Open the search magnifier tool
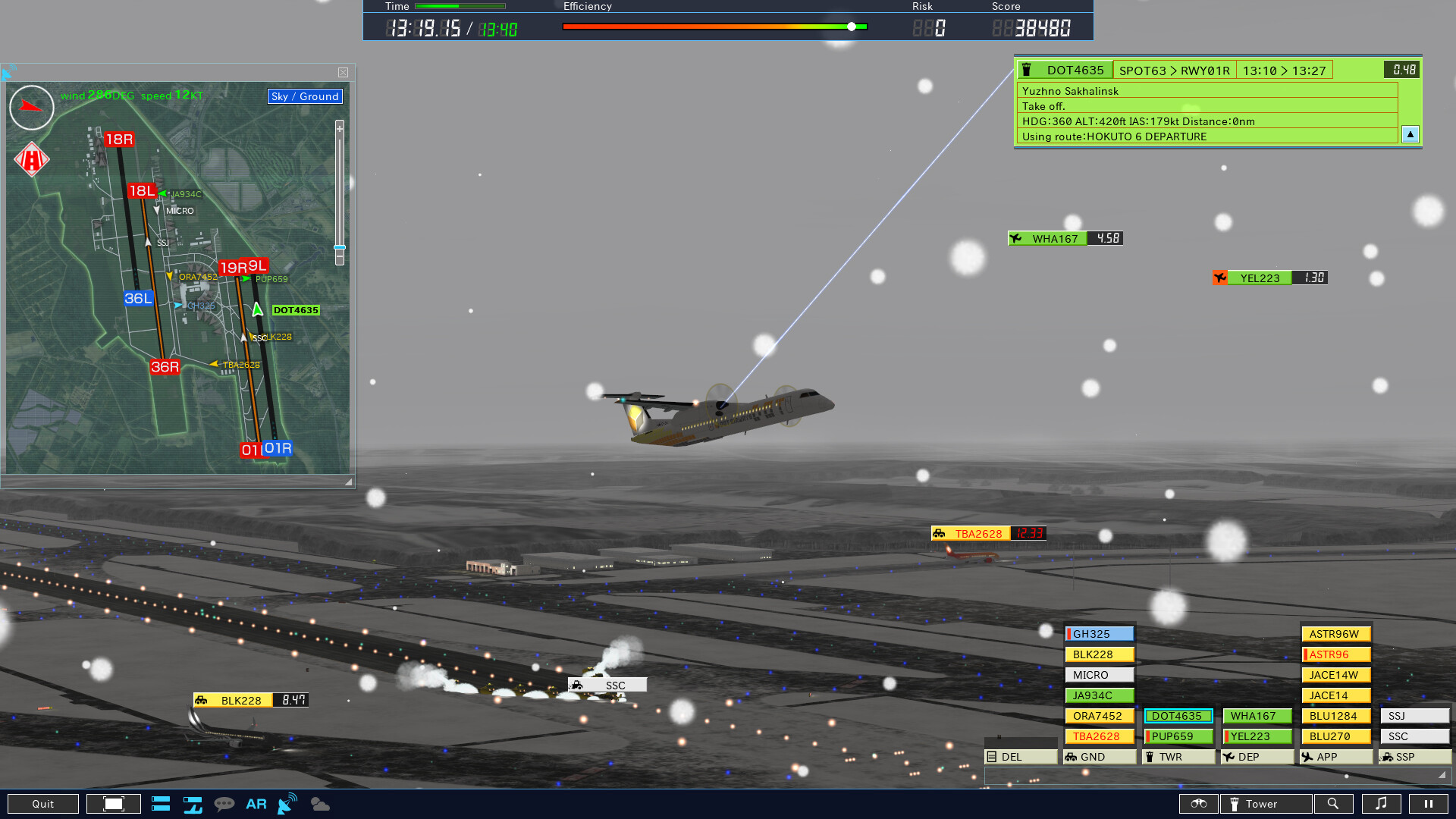The image size is (1456, 819). (x=1334, y=804)
